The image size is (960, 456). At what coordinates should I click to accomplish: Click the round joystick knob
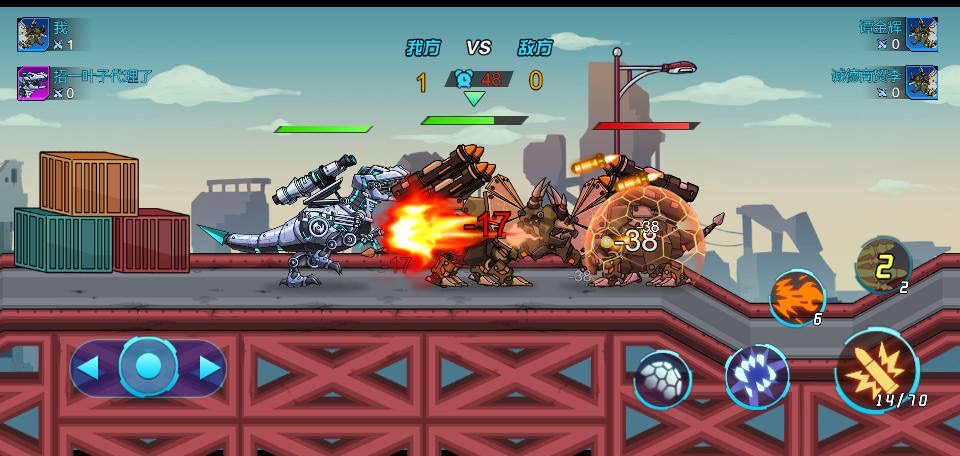click(x=148, y=367)
